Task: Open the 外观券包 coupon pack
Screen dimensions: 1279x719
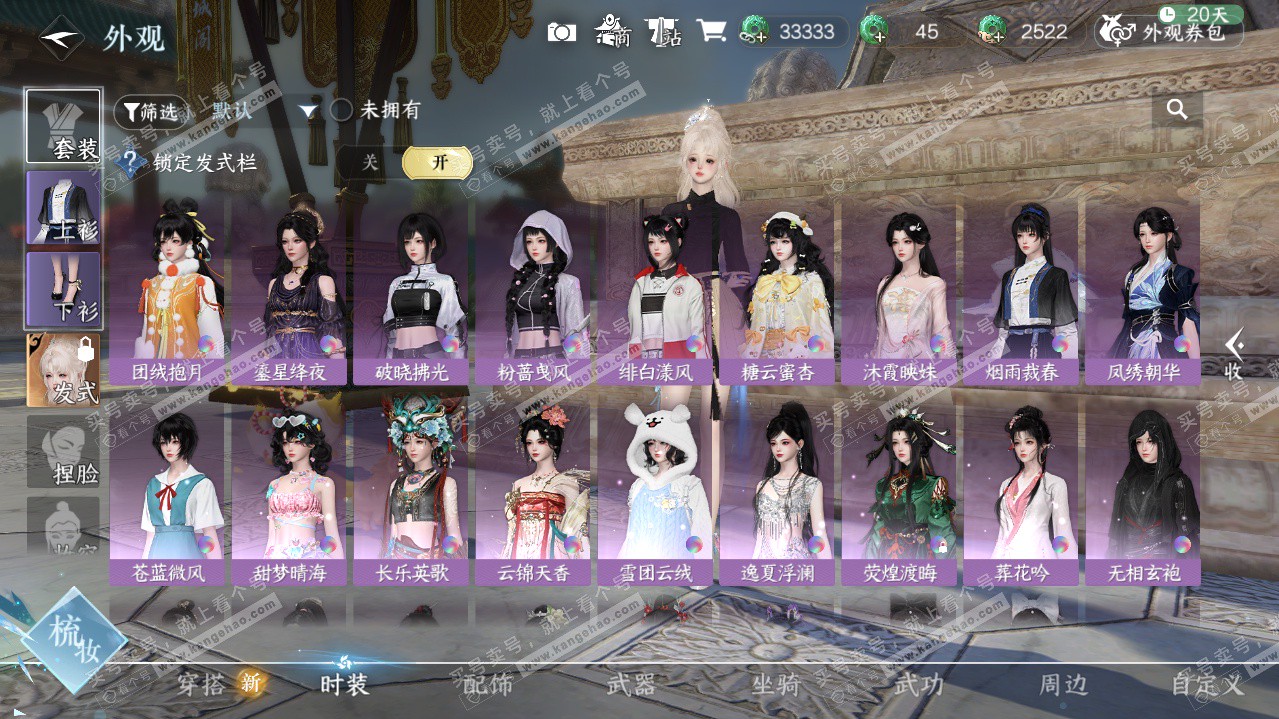Action: click(x=1170, y=32)
